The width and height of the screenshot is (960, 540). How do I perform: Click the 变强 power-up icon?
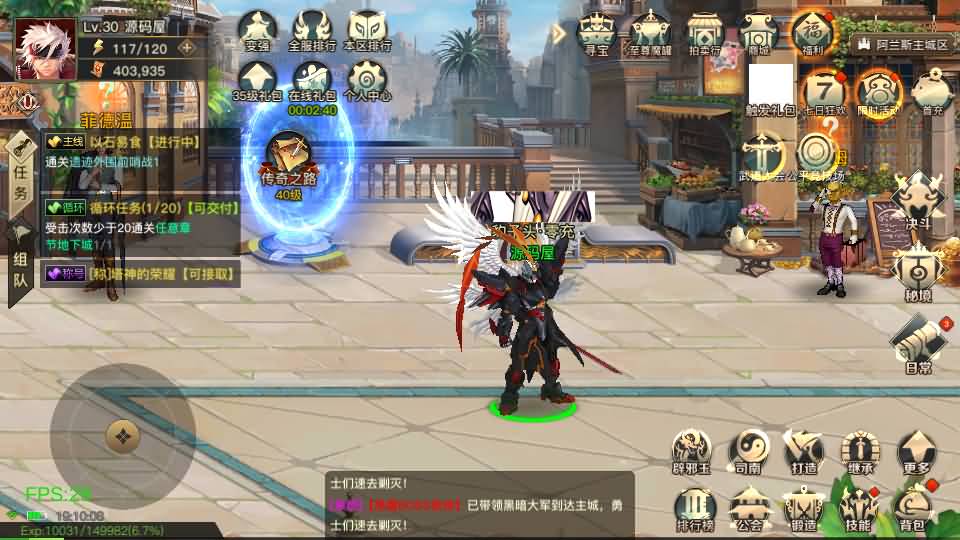tap(258, 29)
